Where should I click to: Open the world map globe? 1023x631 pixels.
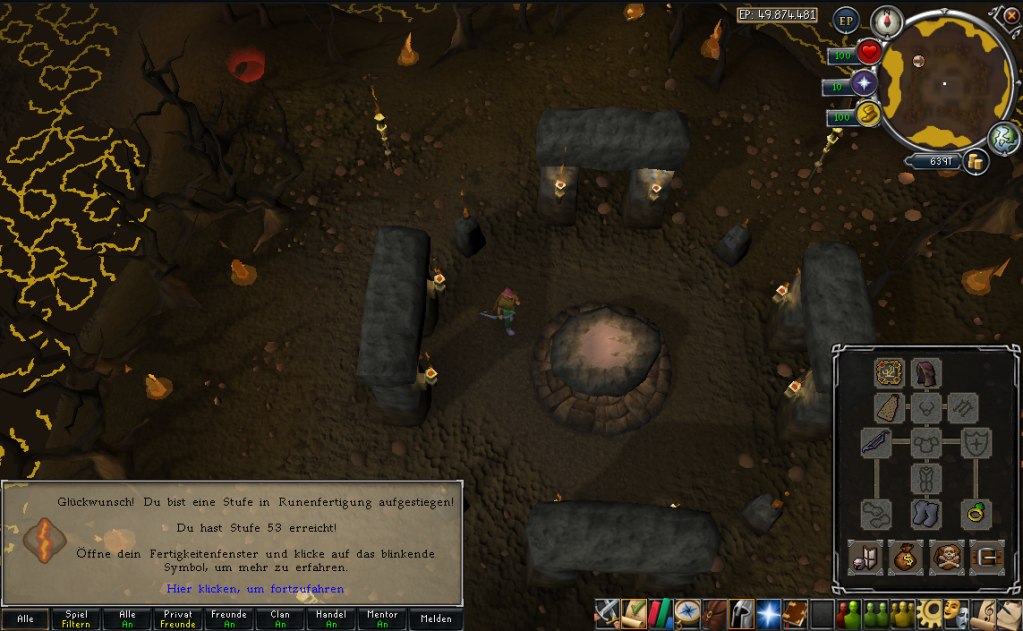(1003, 138)
